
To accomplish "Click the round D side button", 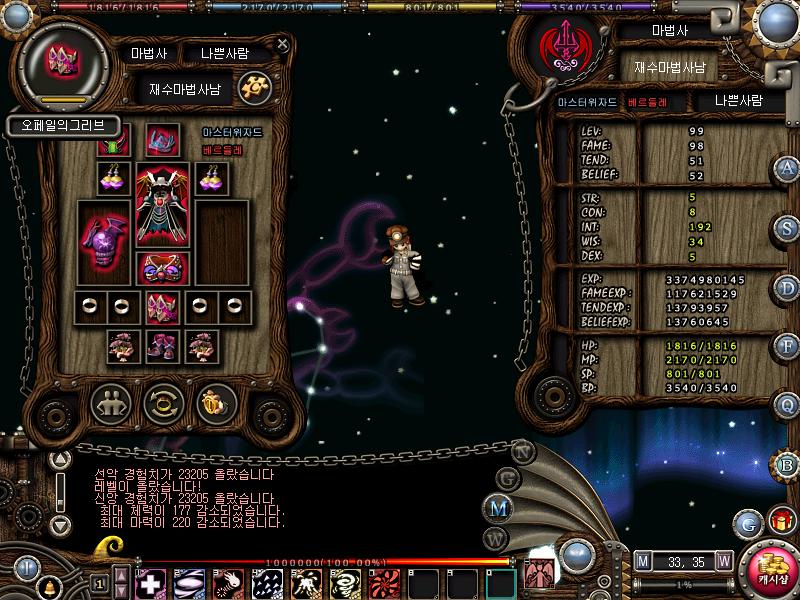I will [787, 287].
